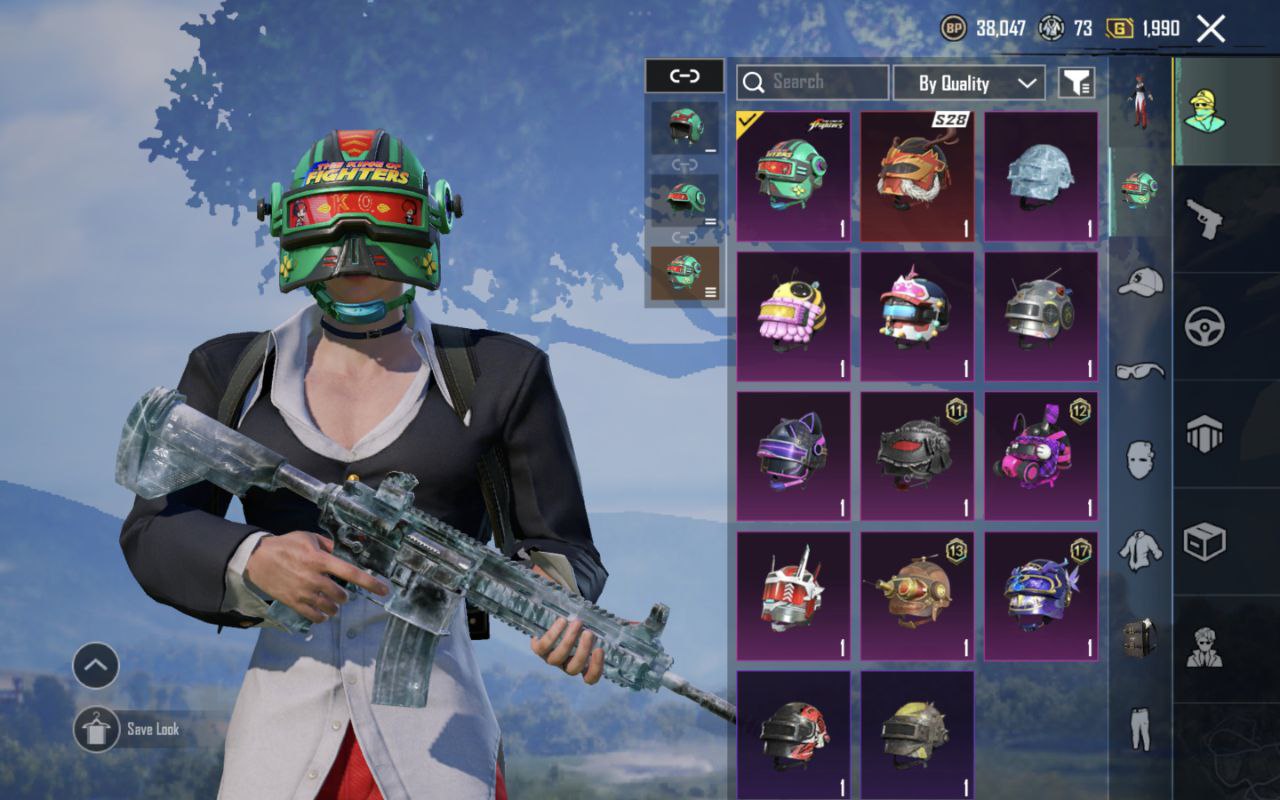This screenshot has width=1280, height=800.
Task: Open the By Quality sort dropdown
Action: [968, 83]
